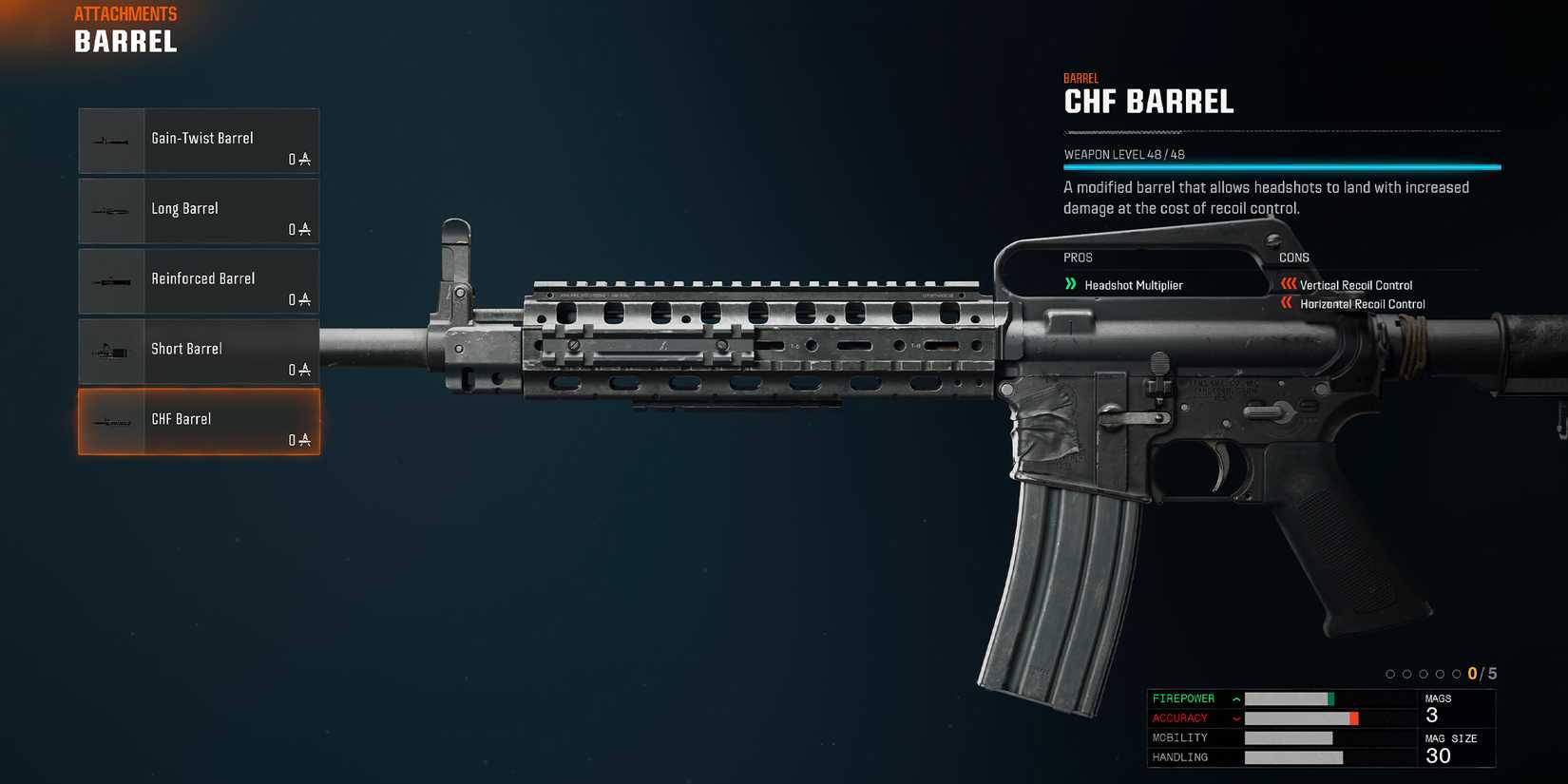
Task: Expand the CONS section header
Action: pyautogui.click(x=1294, y=258)
